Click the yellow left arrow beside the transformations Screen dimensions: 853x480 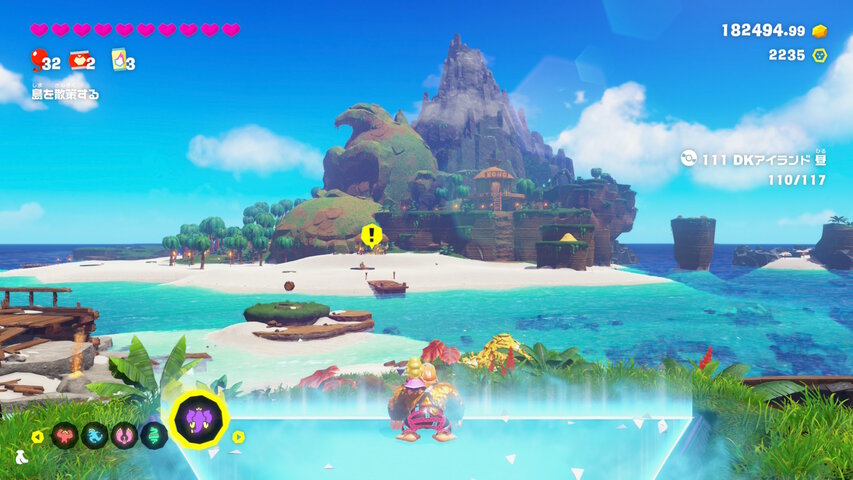pyautogui.click(x=37, y=436)
